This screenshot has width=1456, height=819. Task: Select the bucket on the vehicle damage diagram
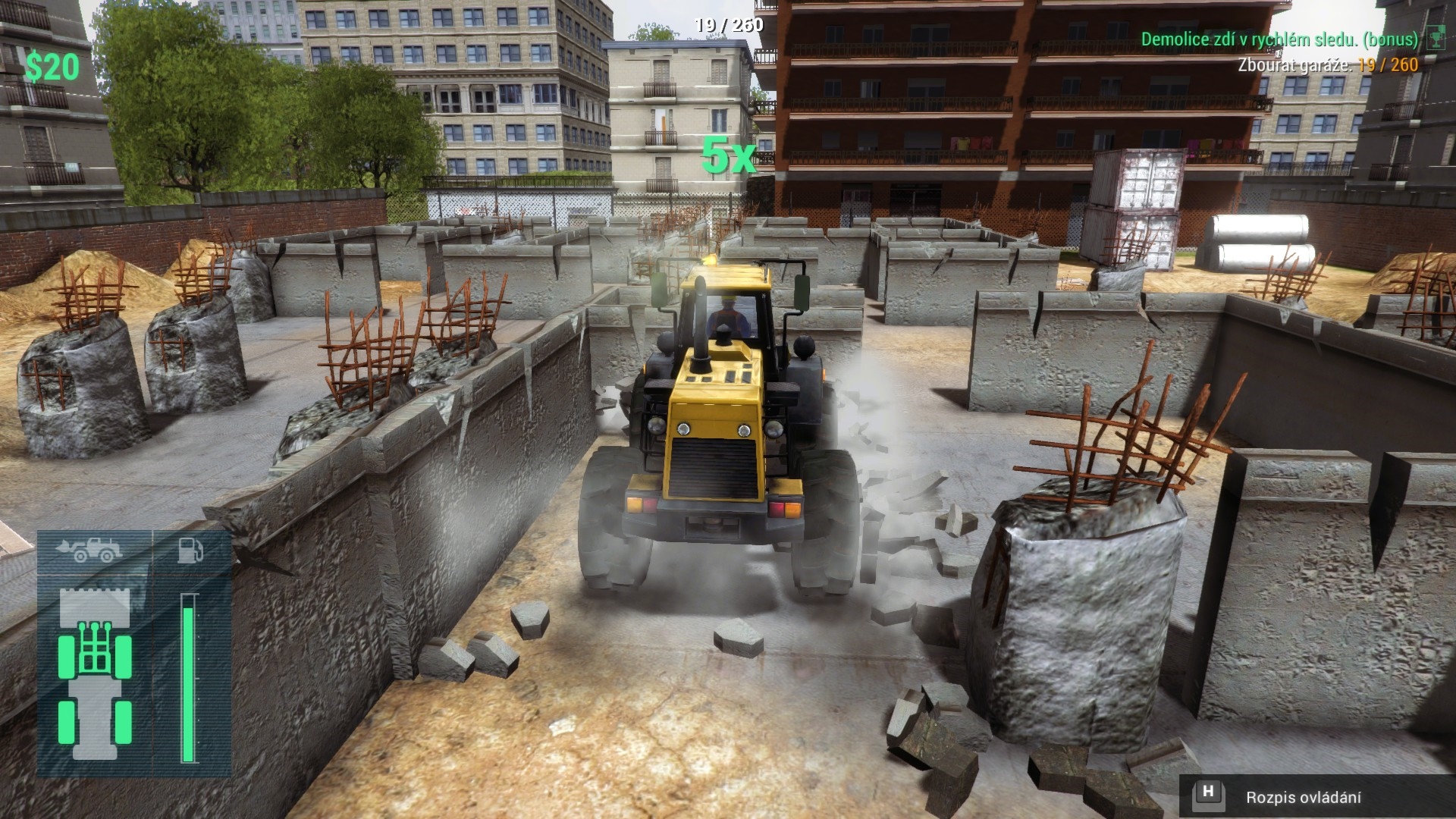click(x=95, y=607)
